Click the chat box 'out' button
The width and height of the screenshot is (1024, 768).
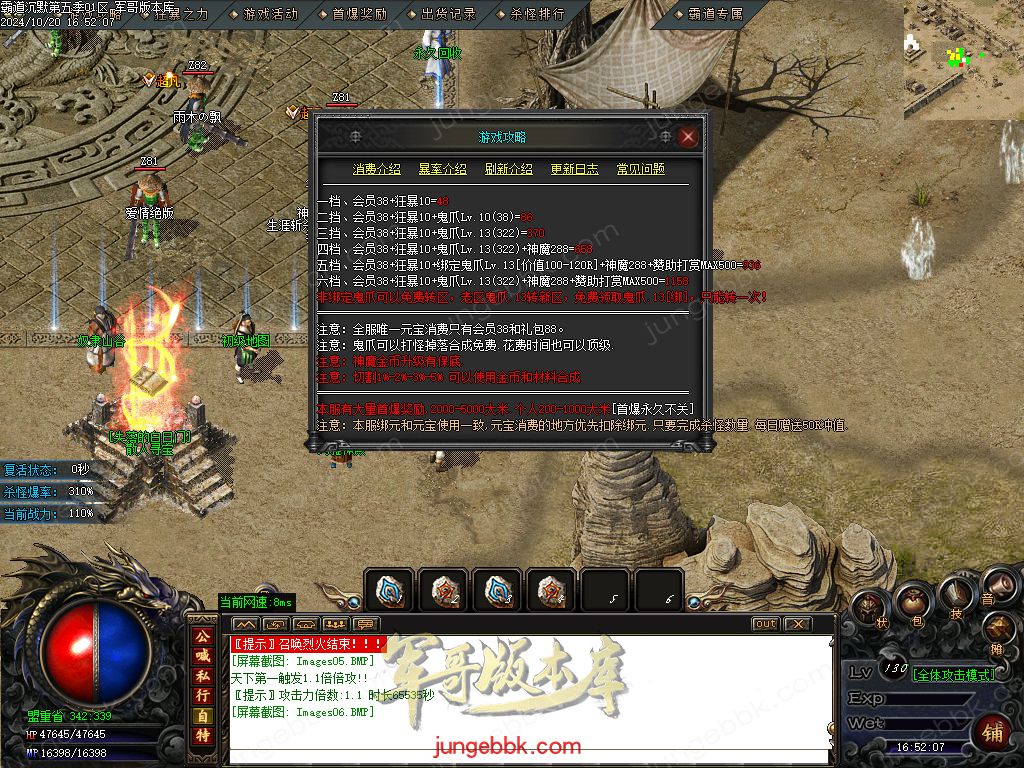pyautogui.click(x=765, y=624)
